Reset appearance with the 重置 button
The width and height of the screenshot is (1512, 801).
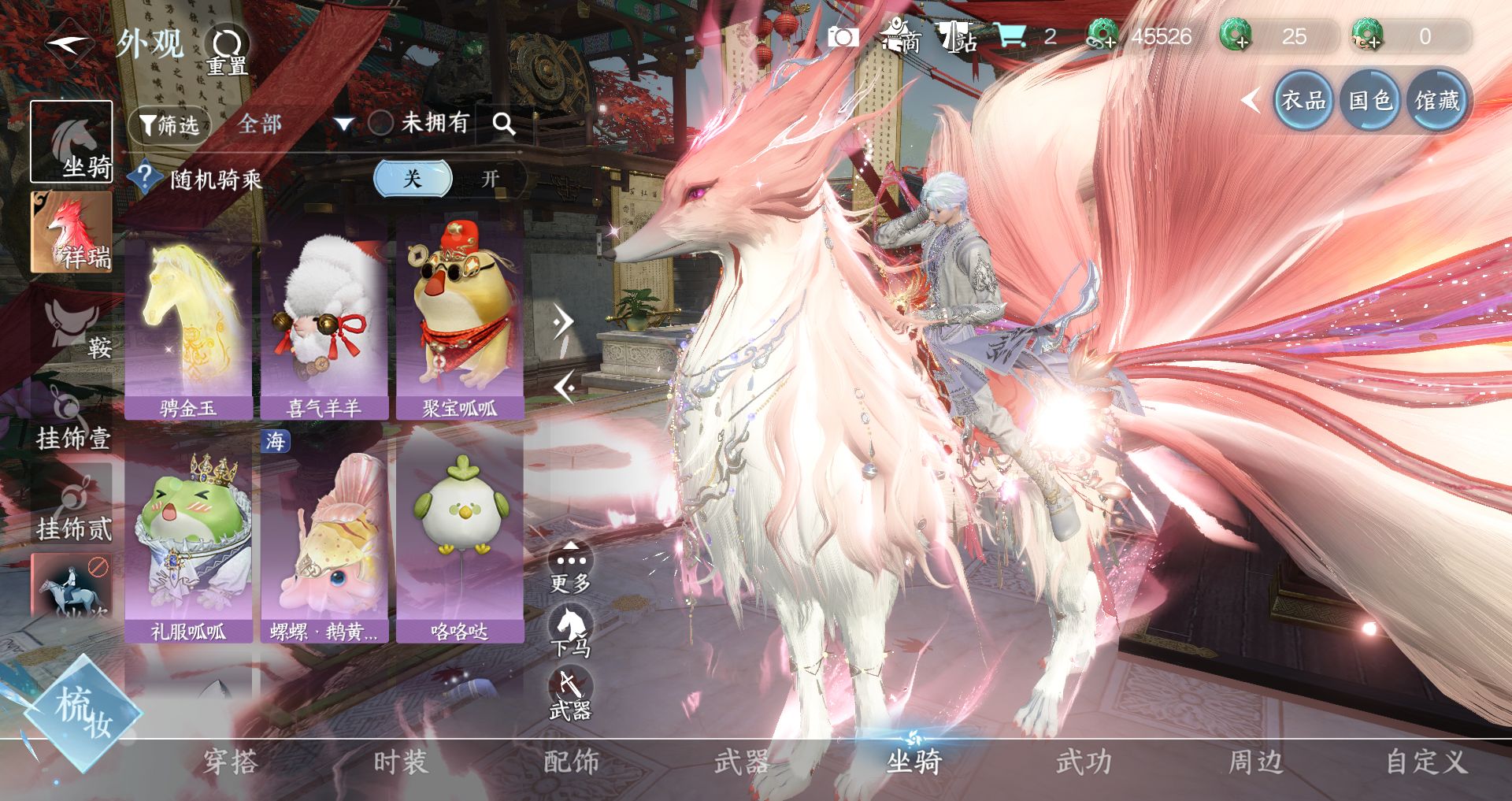pyautogui.click(x=227, y=50)
